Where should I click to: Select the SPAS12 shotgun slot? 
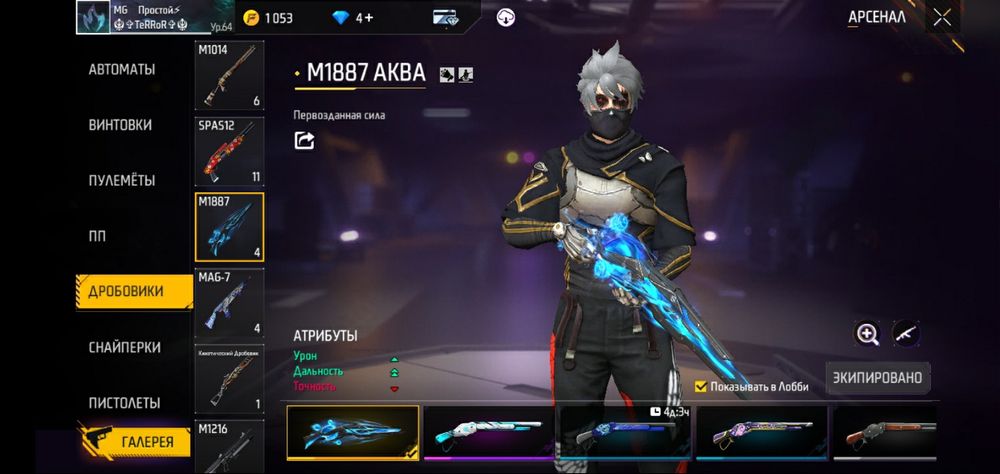229,152
